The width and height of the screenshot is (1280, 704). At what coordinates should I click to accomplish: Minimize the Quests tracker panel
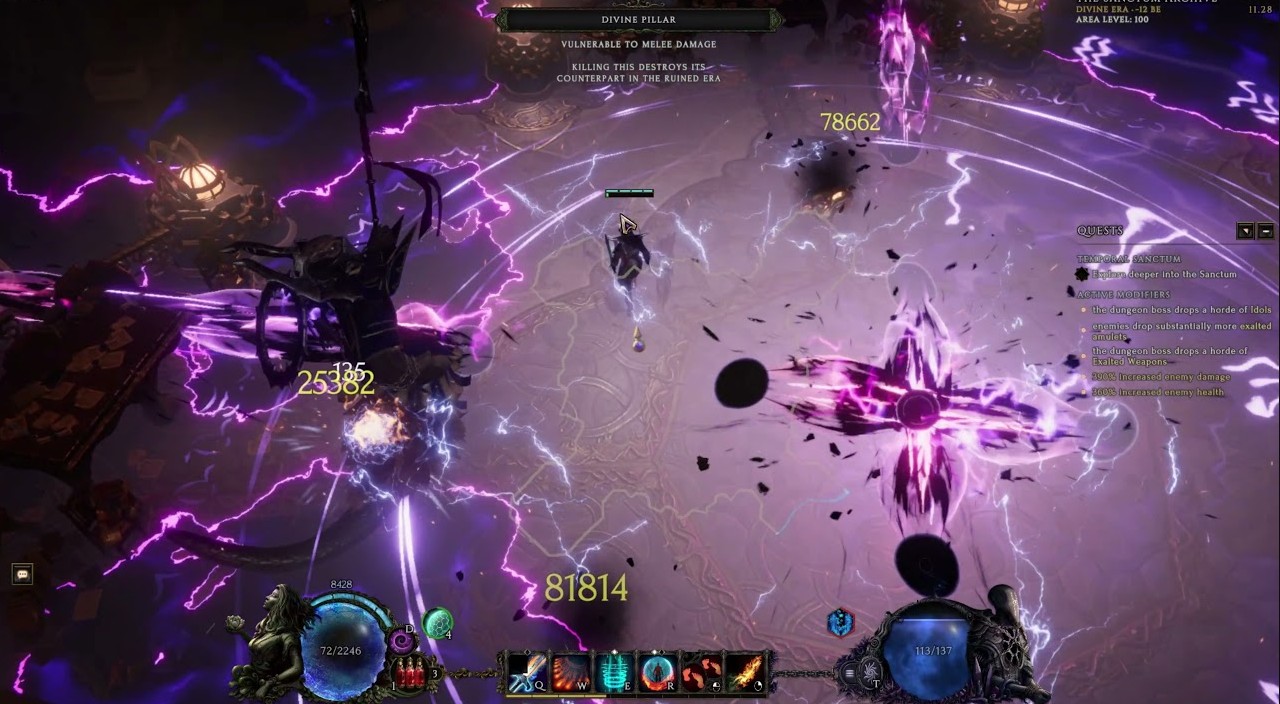[1265, 231]
